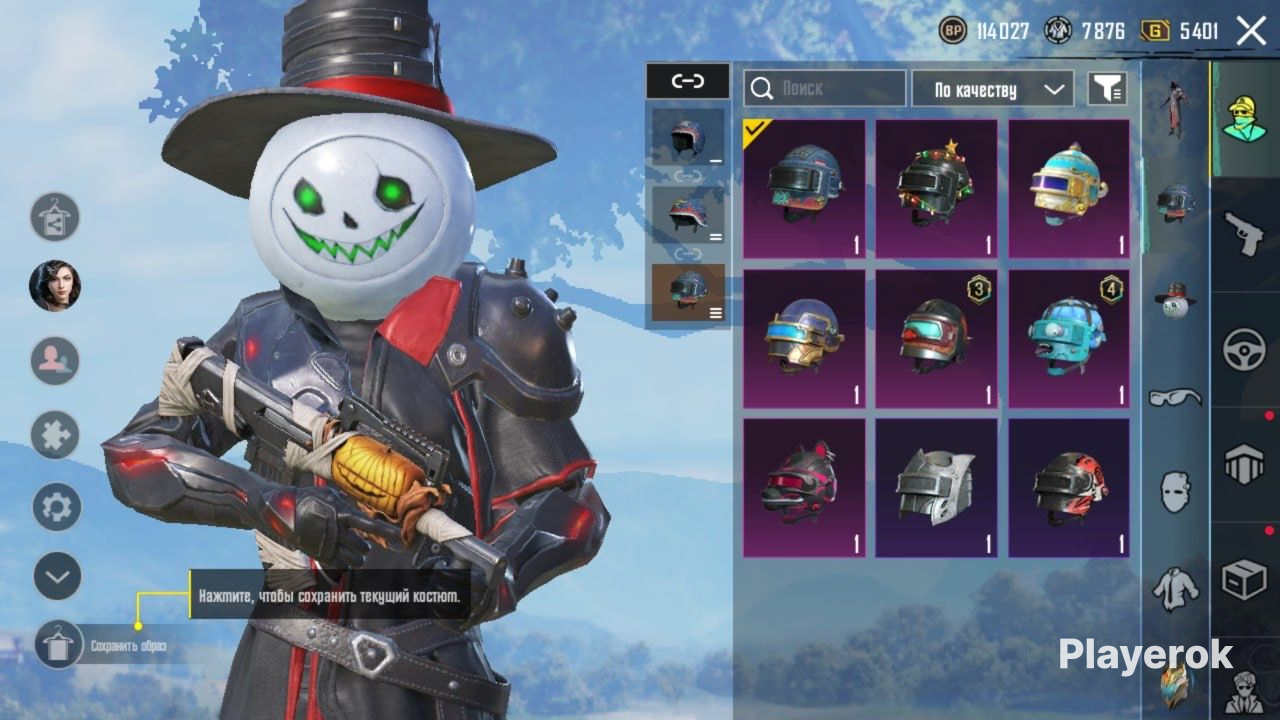Select the glasses subcategory

(x=1175, y=397)
